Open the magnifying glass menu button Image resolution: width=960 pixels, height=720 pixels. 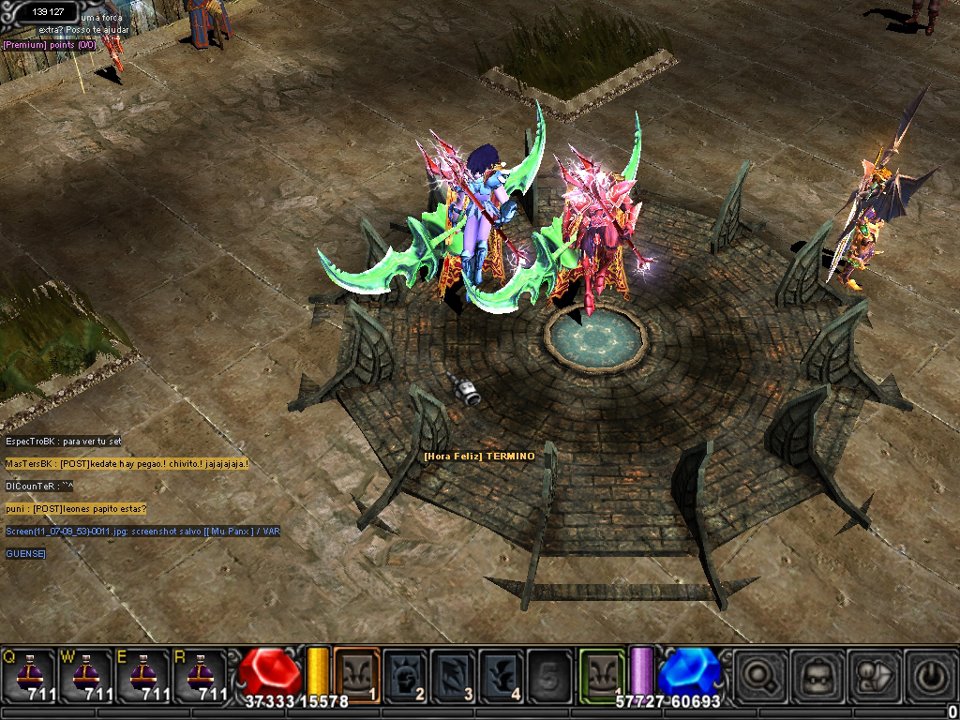tap(761, 677)
